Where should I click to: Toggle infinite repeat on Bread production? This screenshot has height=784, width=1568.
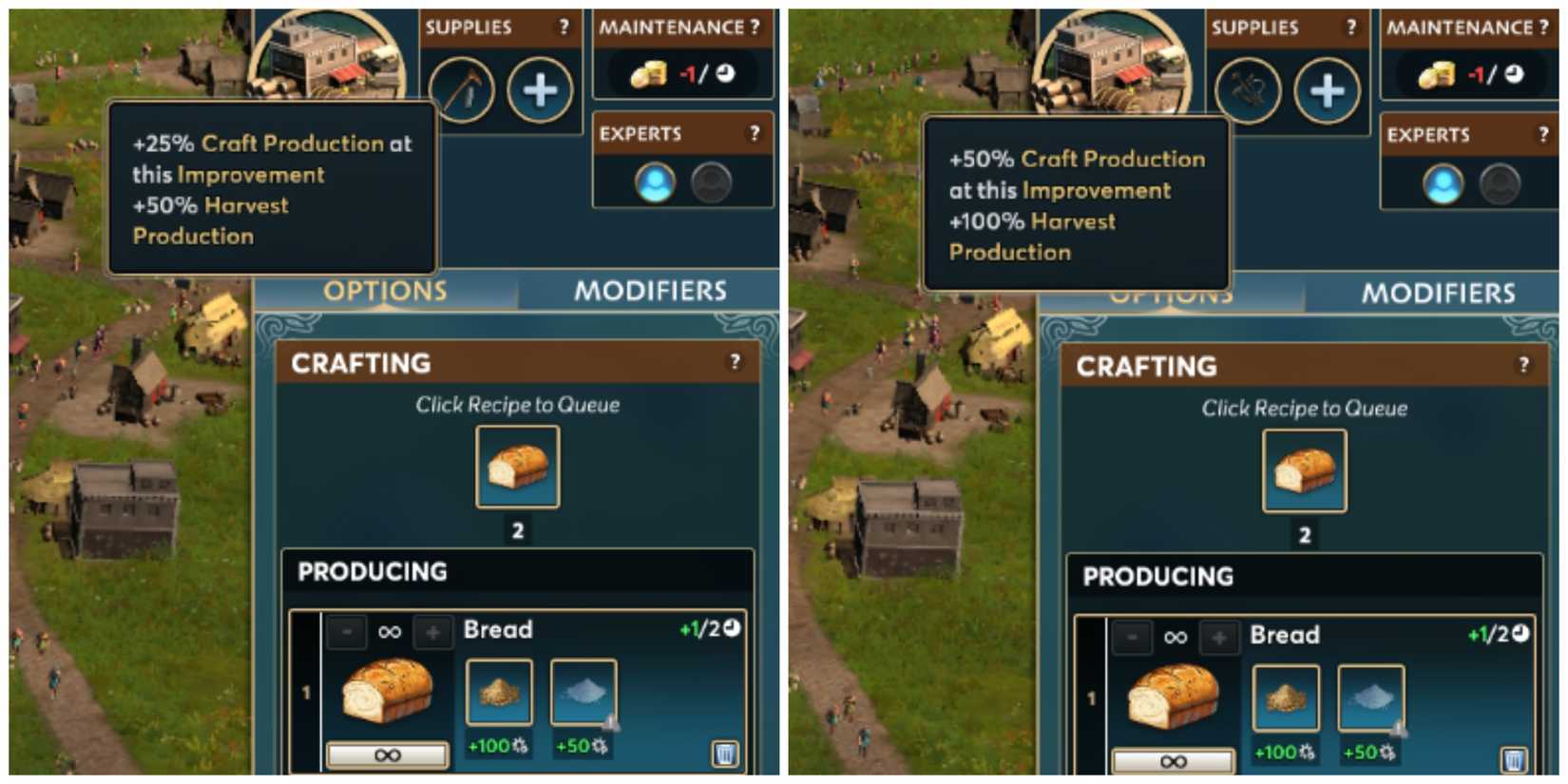coord(386,753)
